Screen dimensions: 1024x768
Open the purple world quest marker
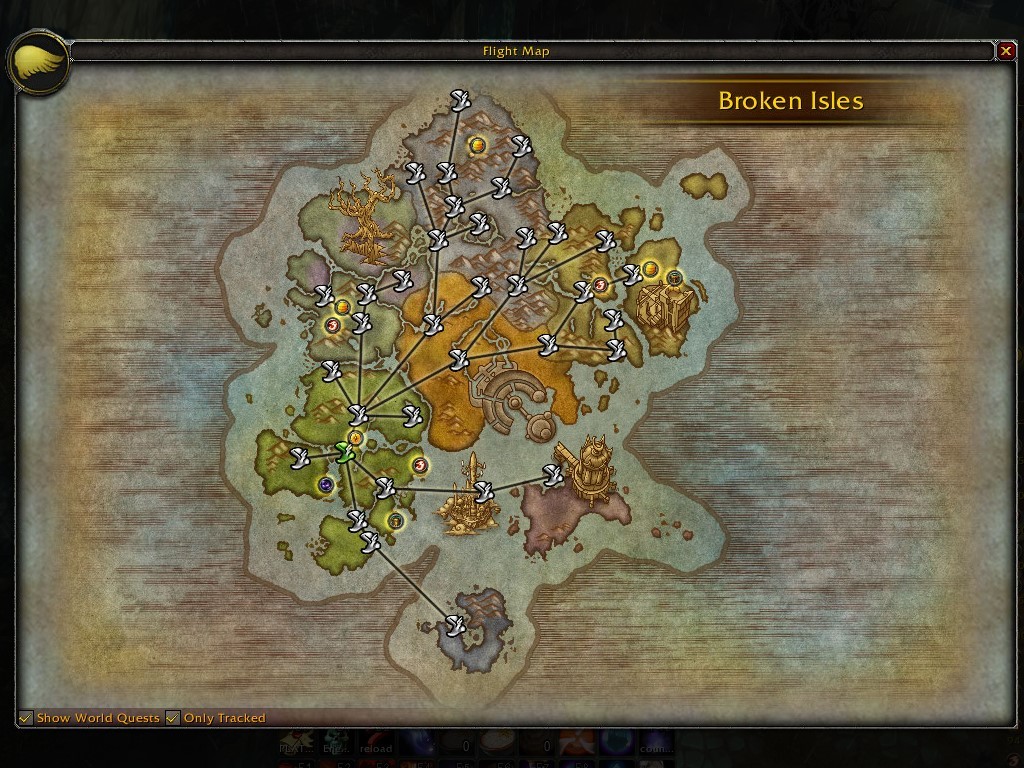325,485
